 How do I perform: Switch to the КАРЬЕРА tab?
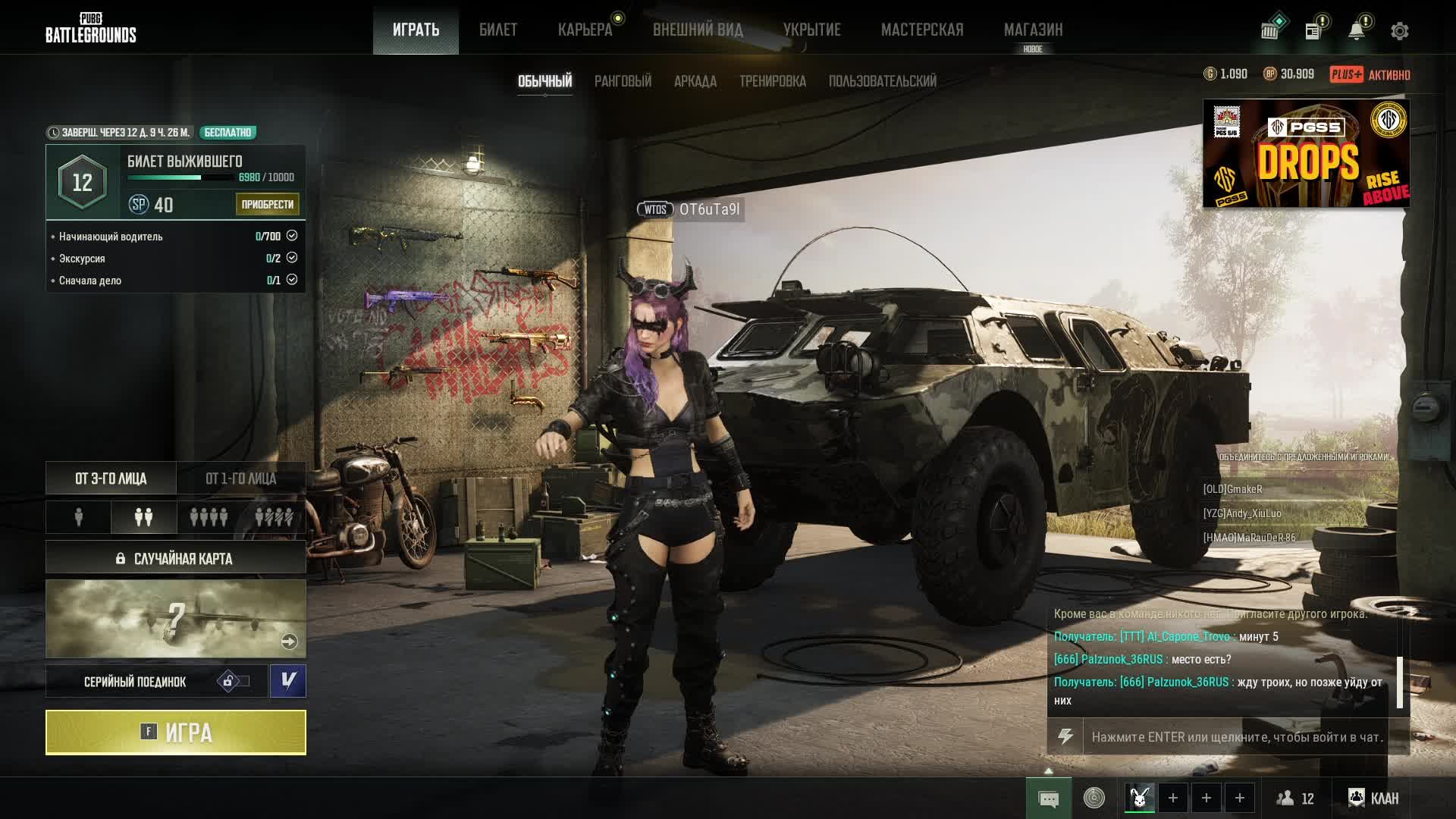tap(585, 30)
